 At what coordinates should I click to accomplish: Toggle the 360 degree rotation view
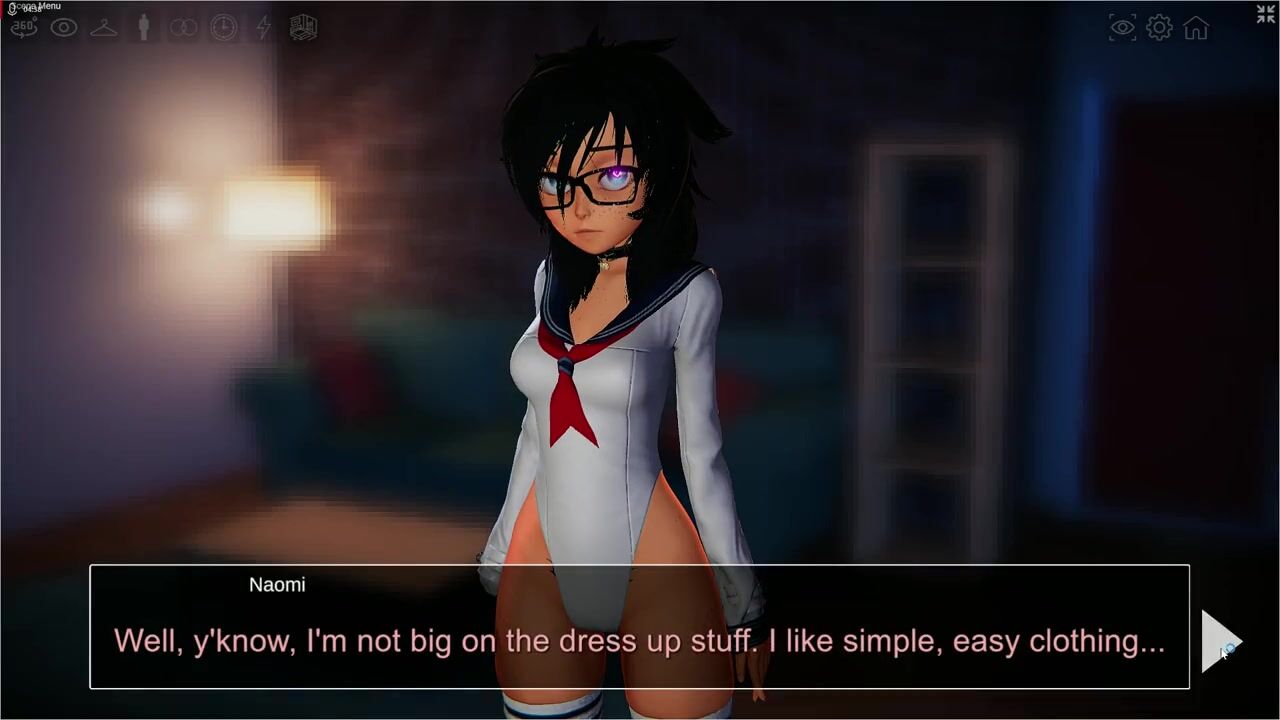24,28
